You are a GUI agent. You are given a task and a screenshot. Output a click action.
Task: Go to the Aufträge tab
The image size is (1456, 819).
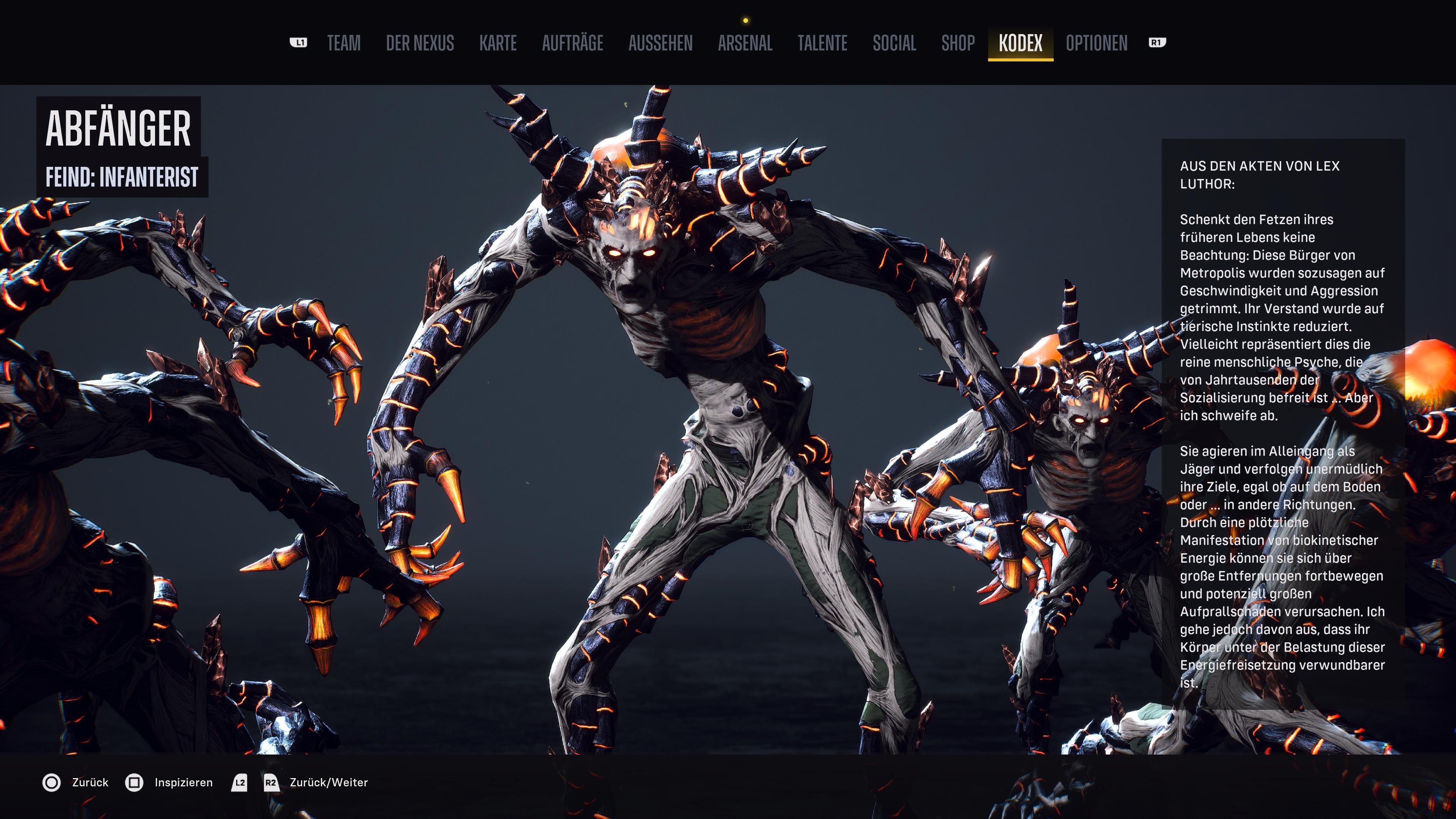point(573,43)
